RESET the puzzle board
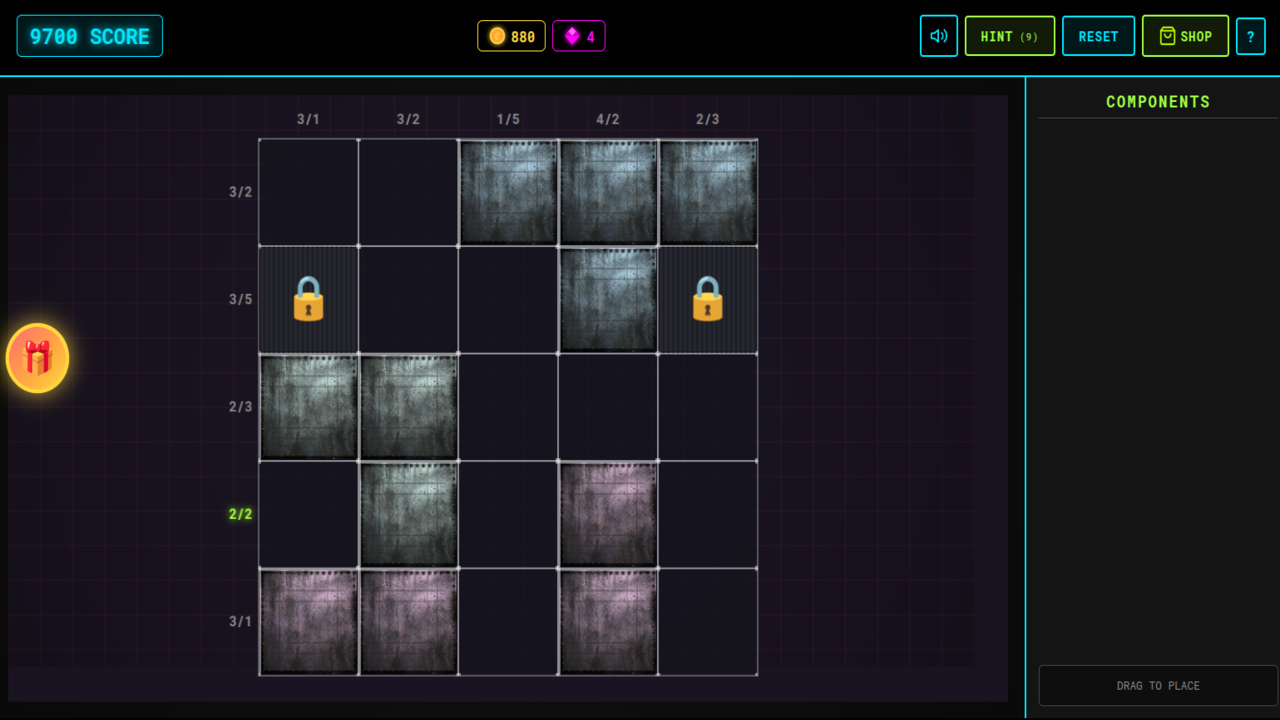Viewport: 1280px width, 720px height. (1098, 35)
